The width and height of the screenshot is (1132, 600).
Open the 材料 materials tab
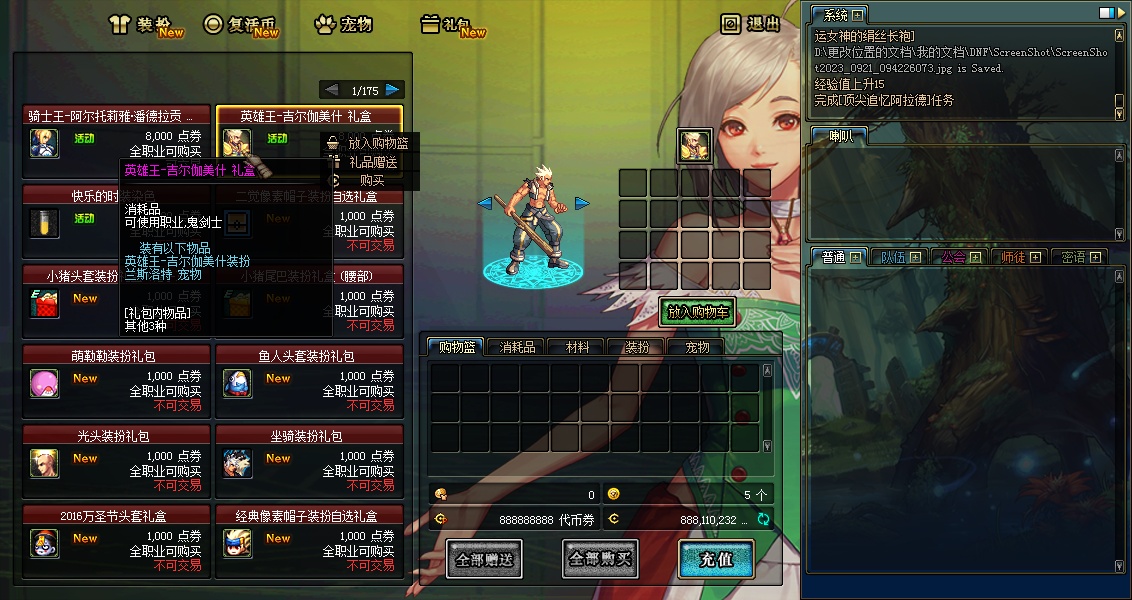coord(577,347)
